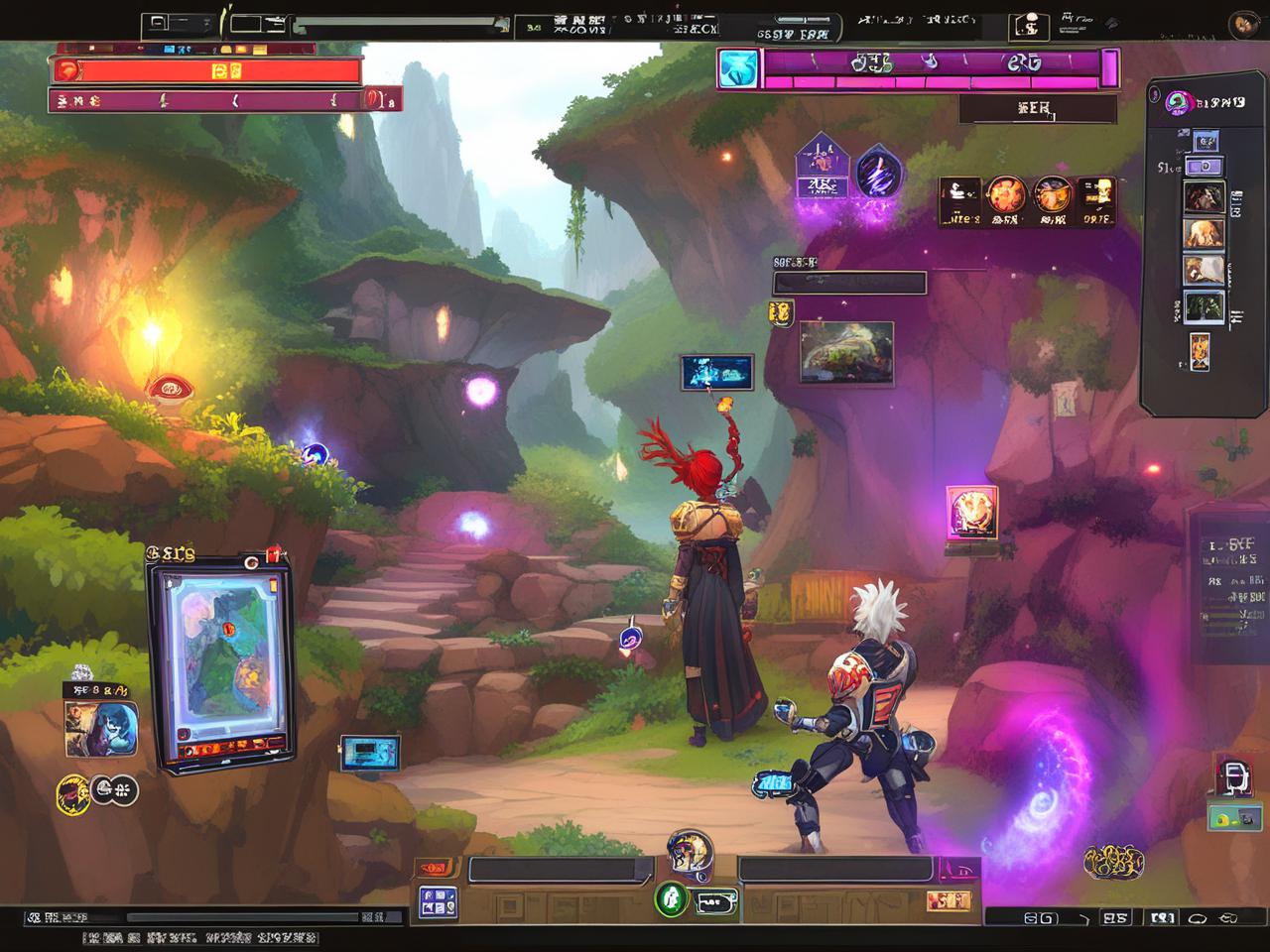Open the blue grid menu button
The height and width of the screenshot is (952, 1270).
point(438,902)
